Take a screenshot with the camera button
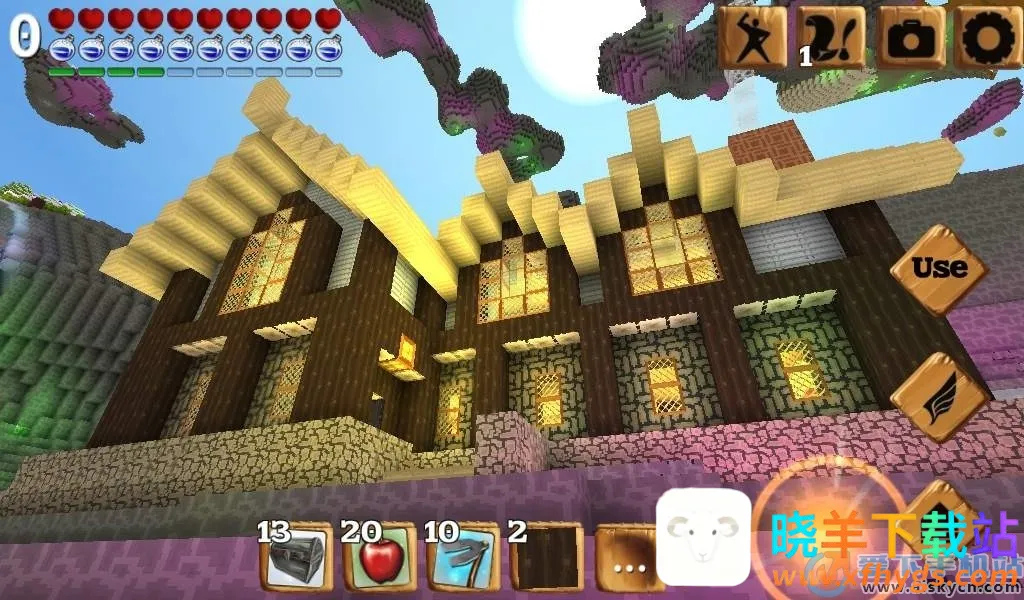The image size is (1024, 600). 911,37
